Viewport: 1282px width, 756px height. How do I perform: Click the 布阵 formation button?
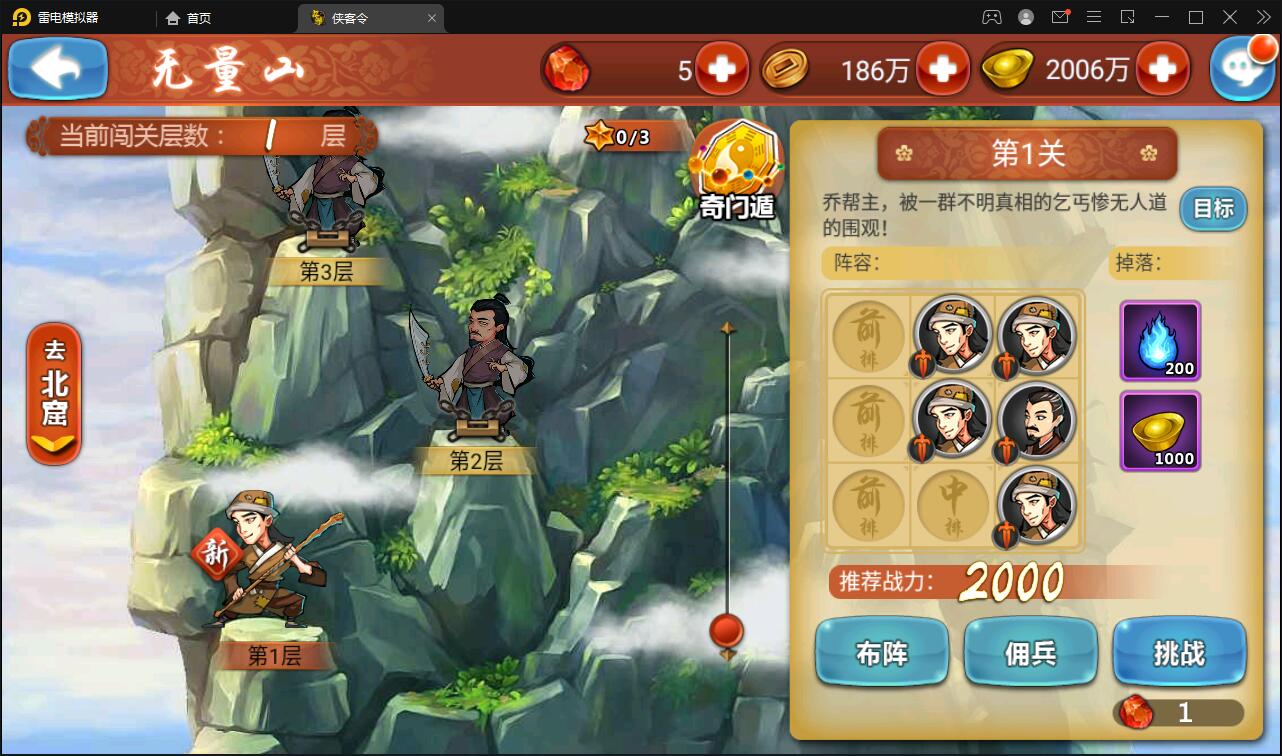(x=881, y=651)
